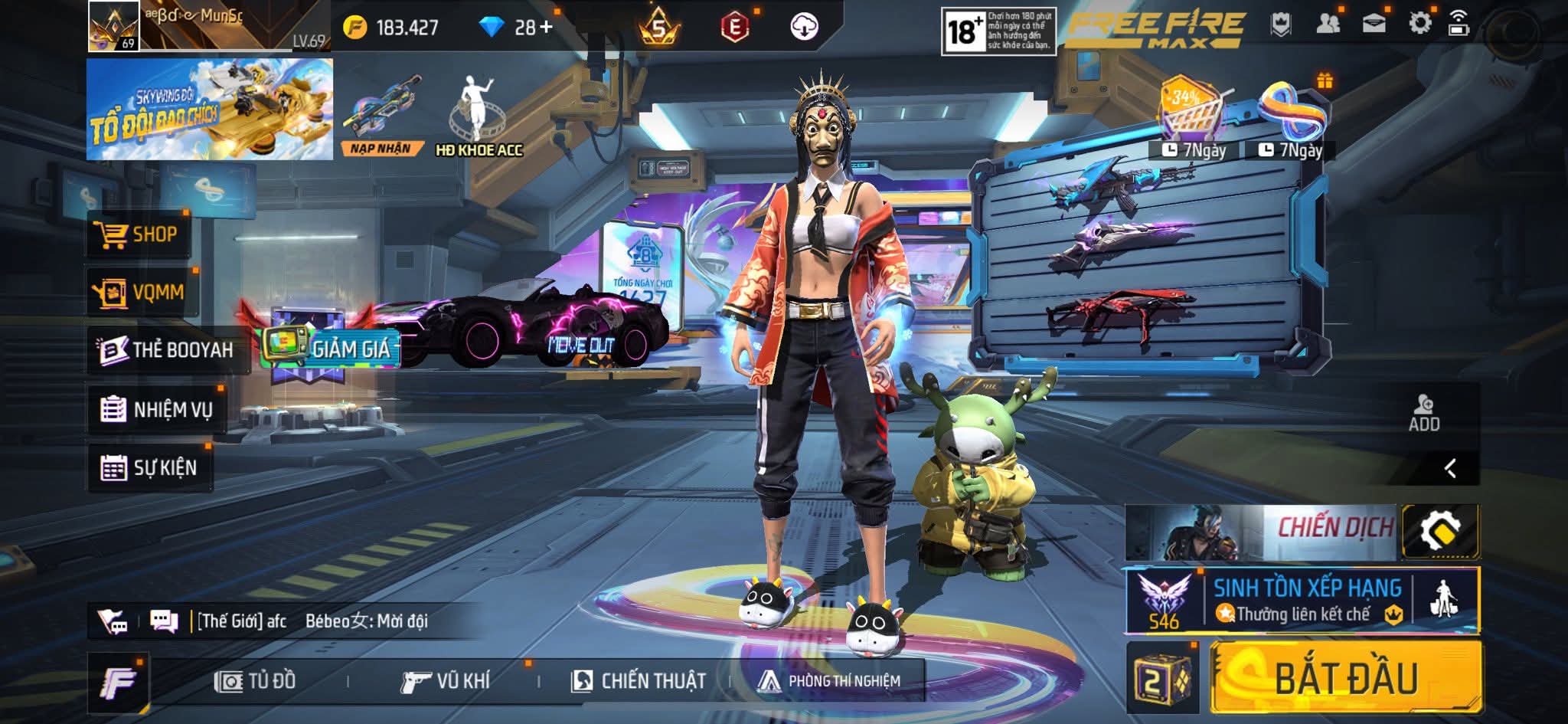Open the TỦ ĐỒ wardrobe tab
1568x724 pixels.
[x=256, y=681]
